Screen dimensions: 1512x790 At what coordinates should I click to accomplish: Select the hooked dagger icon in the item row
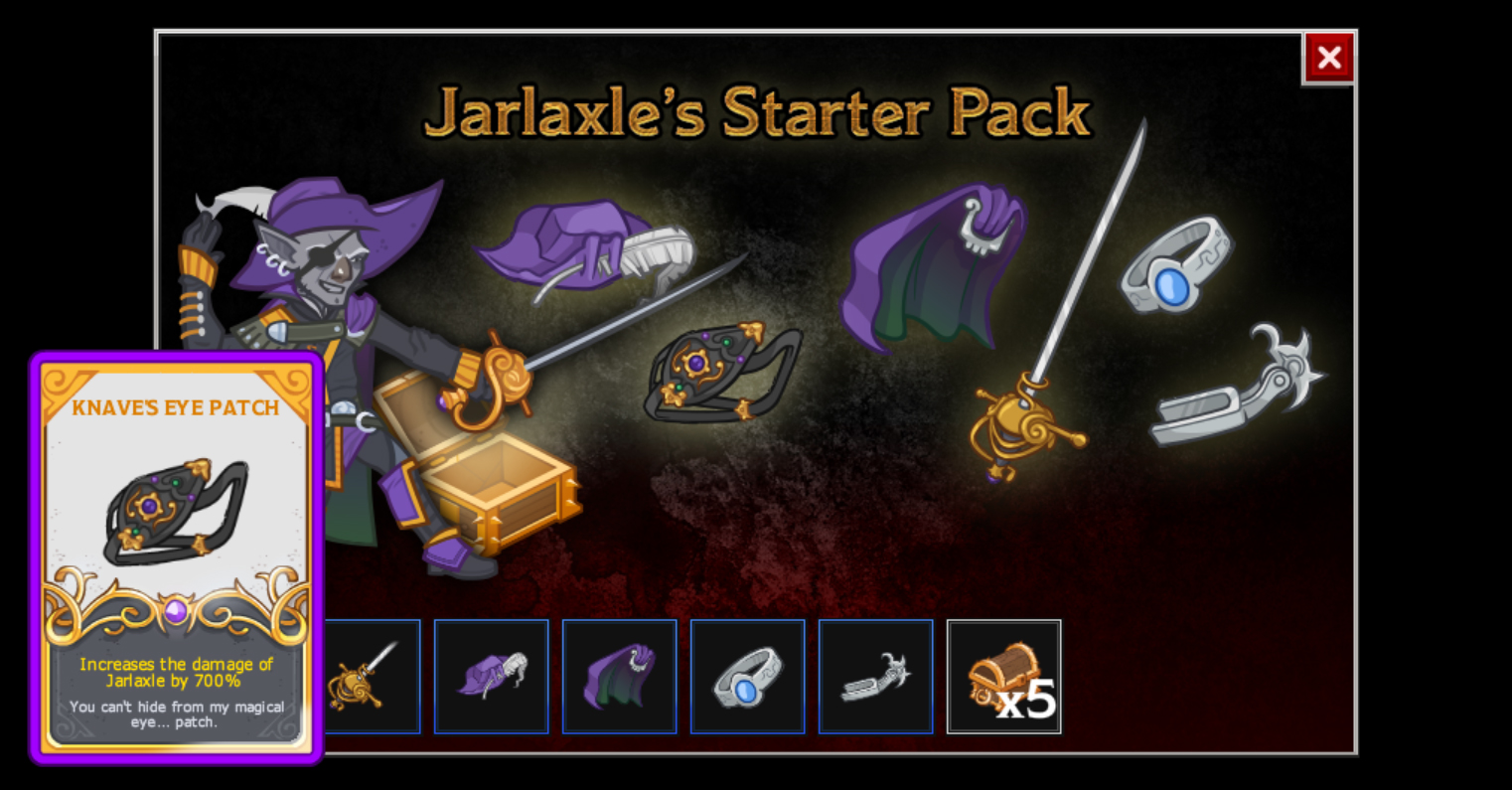875,677
